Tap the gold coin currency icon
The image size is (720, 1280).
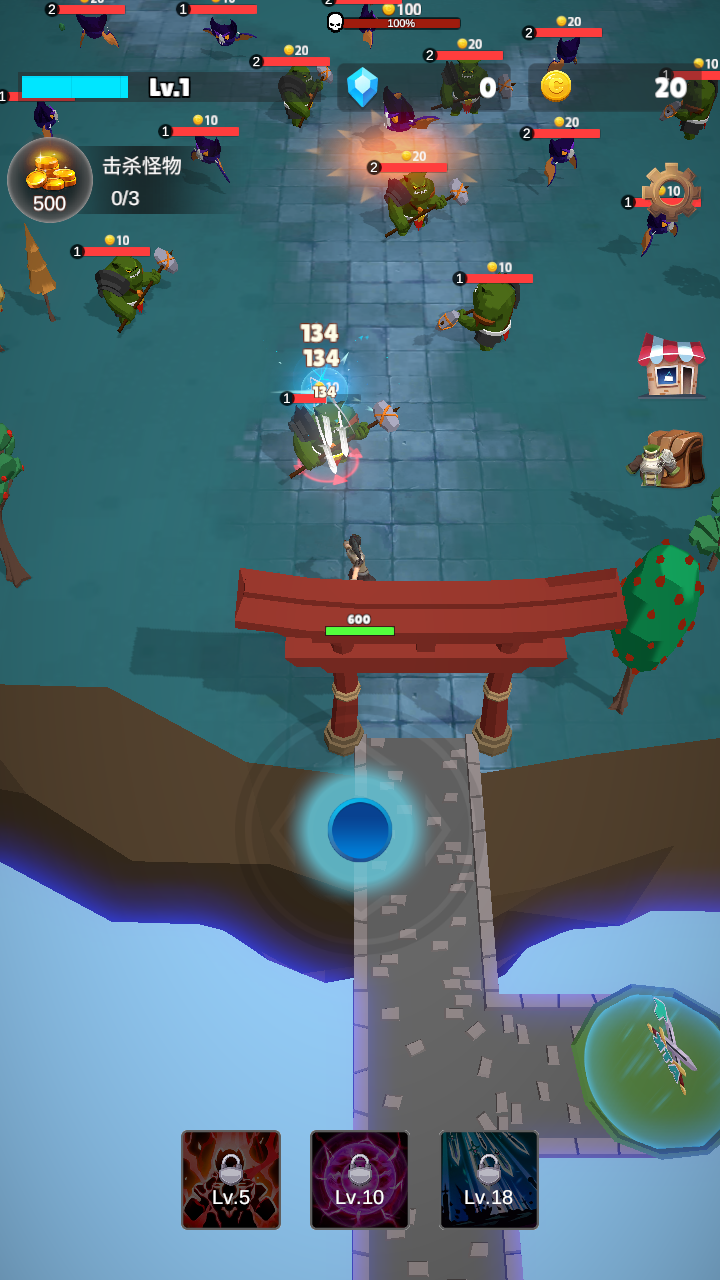pos(556,86)
